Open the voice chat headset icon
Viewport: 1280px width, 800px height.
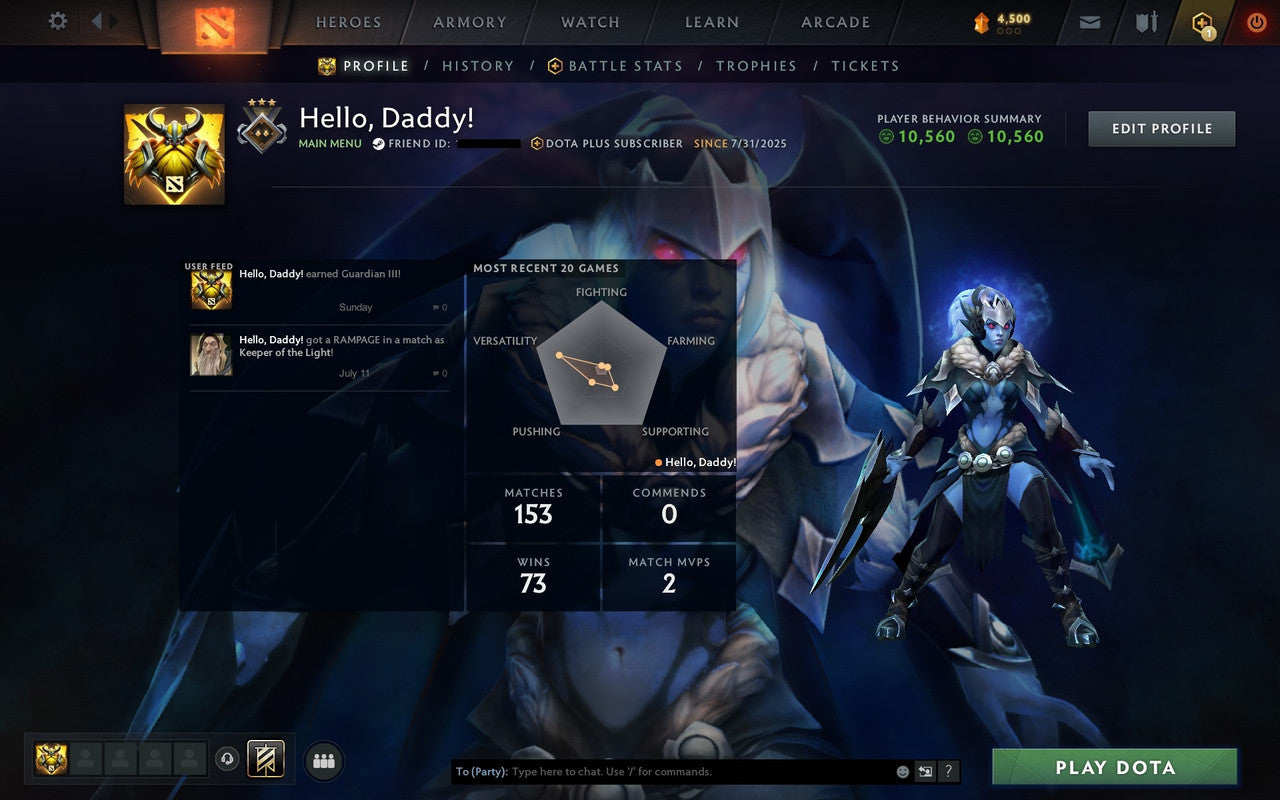click(227, 760)
